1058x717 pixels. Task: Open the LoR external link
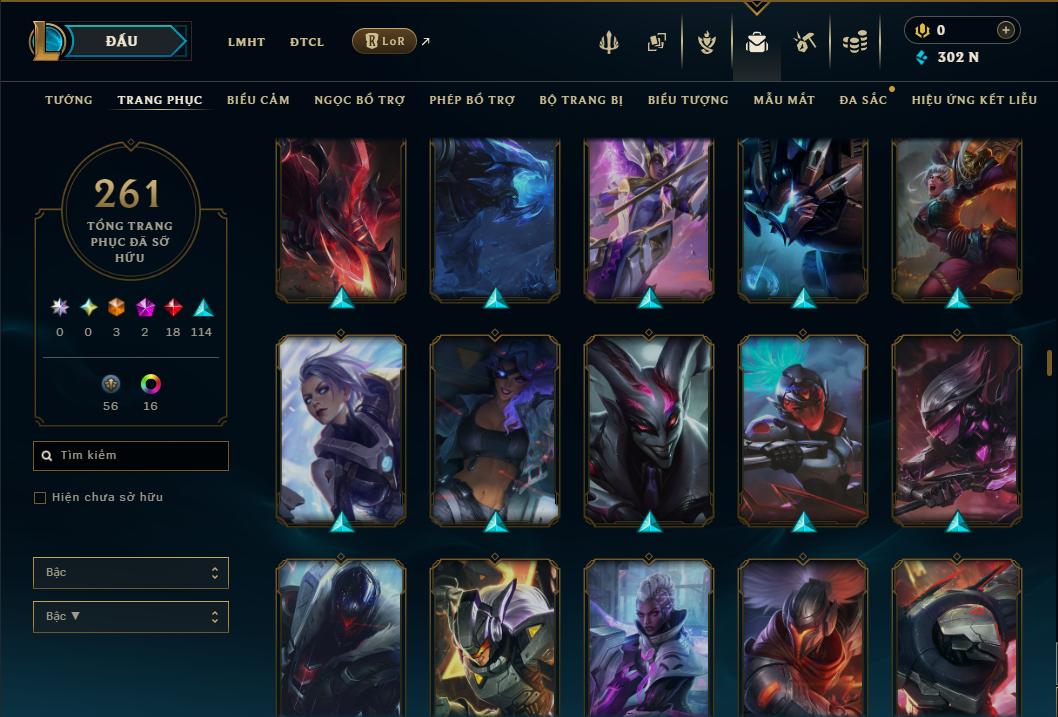tap(385, 41)
